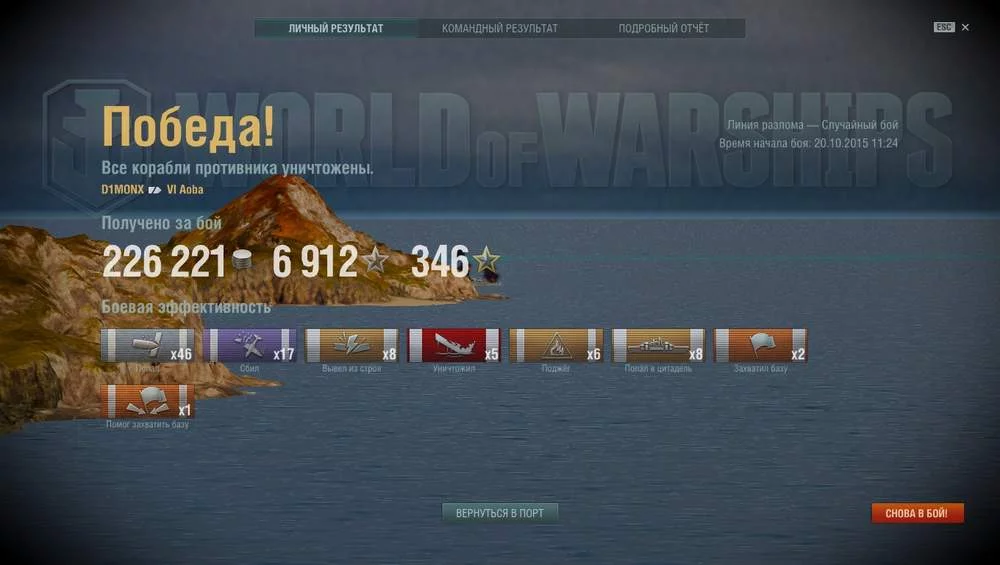Select the Попал в цитадель x8 ribbon
The height and width of the screenshot is (565, 1000).
[x=659, y=345]
